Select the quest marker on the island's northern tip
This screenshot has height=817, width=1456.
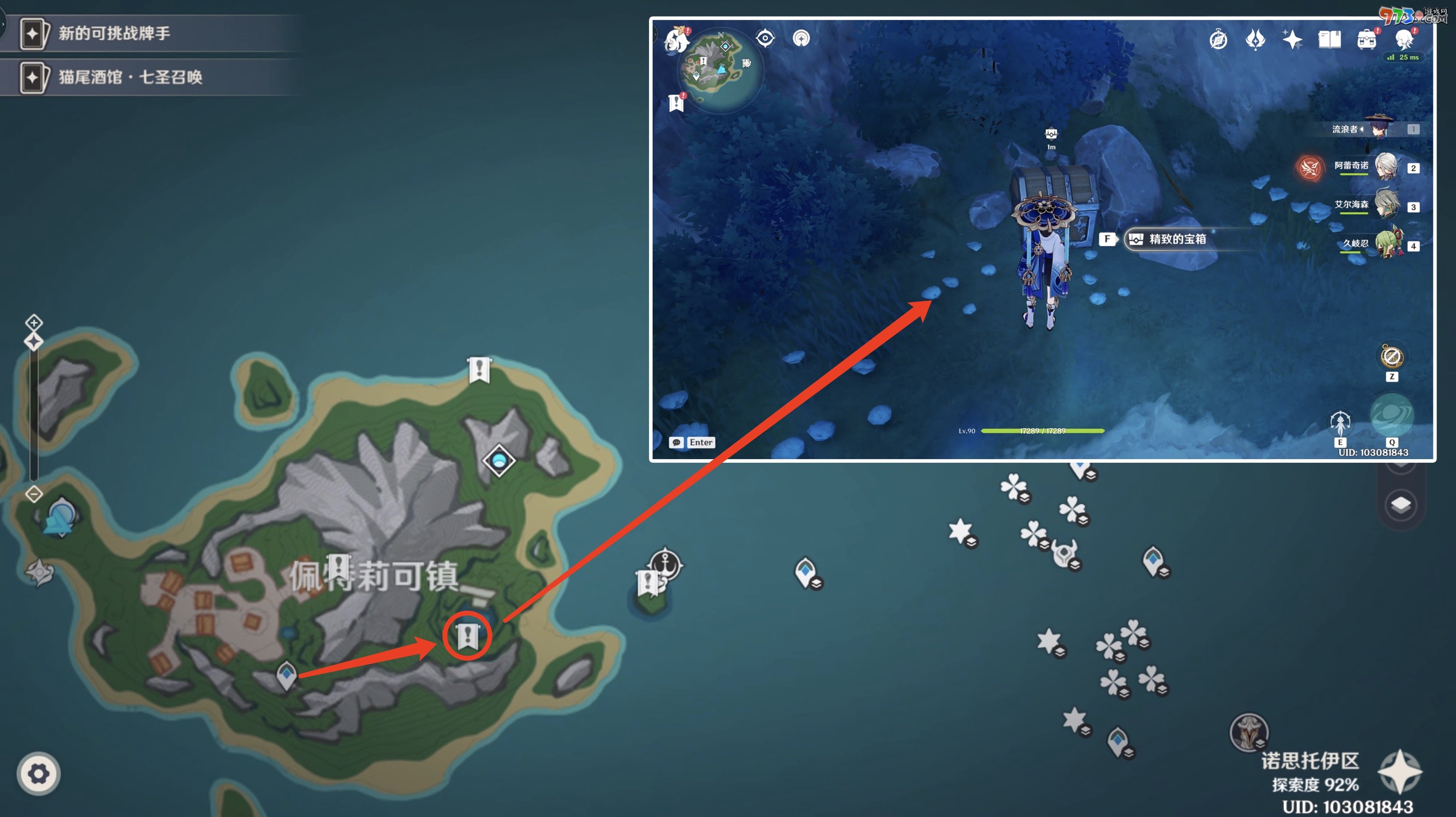coord(479,369)
